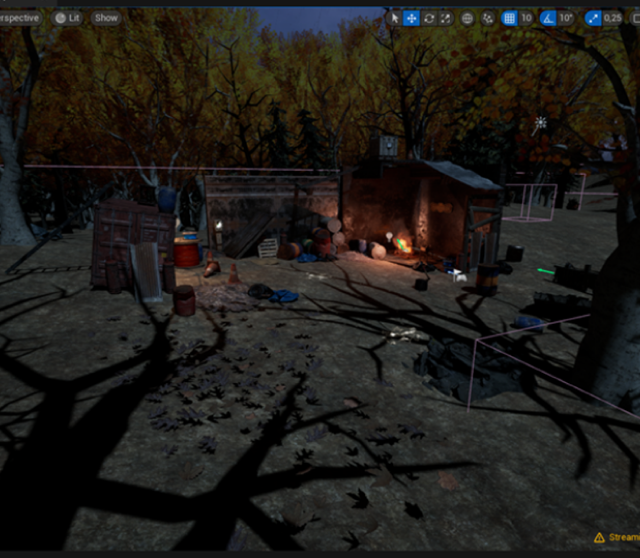Toggle rotation angle snapping icon

point(548,18)
